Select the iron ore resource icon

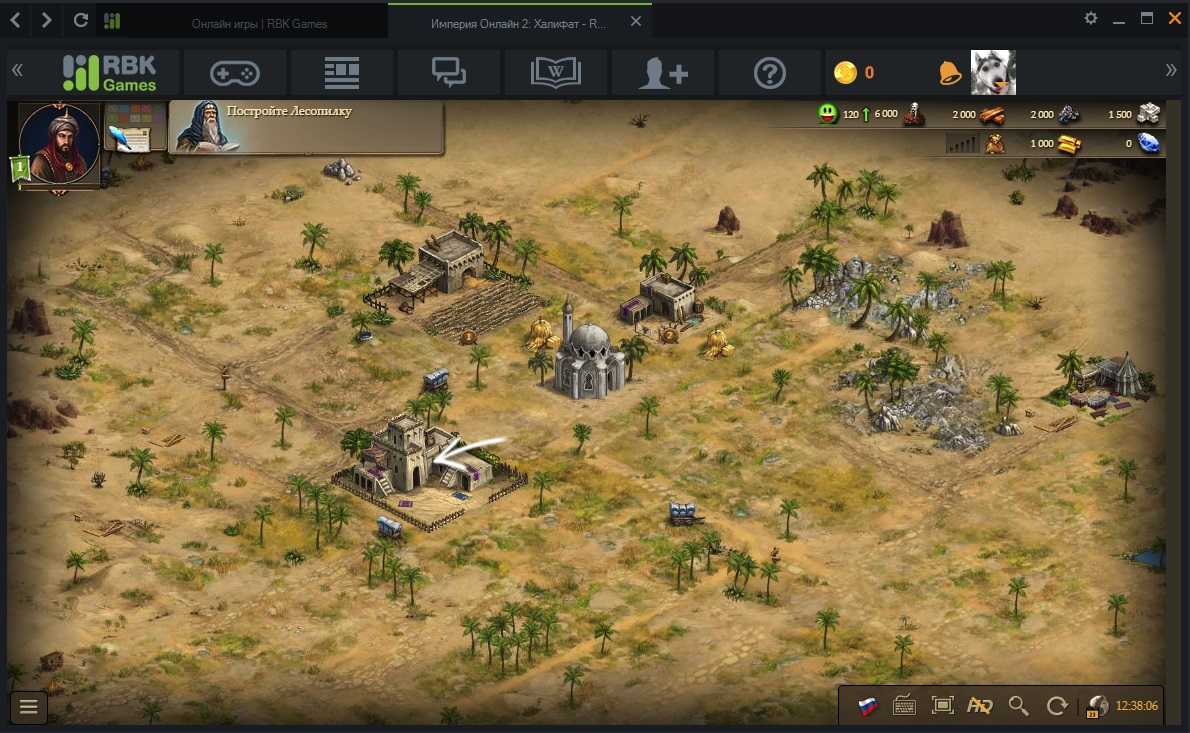(1068, 114)
